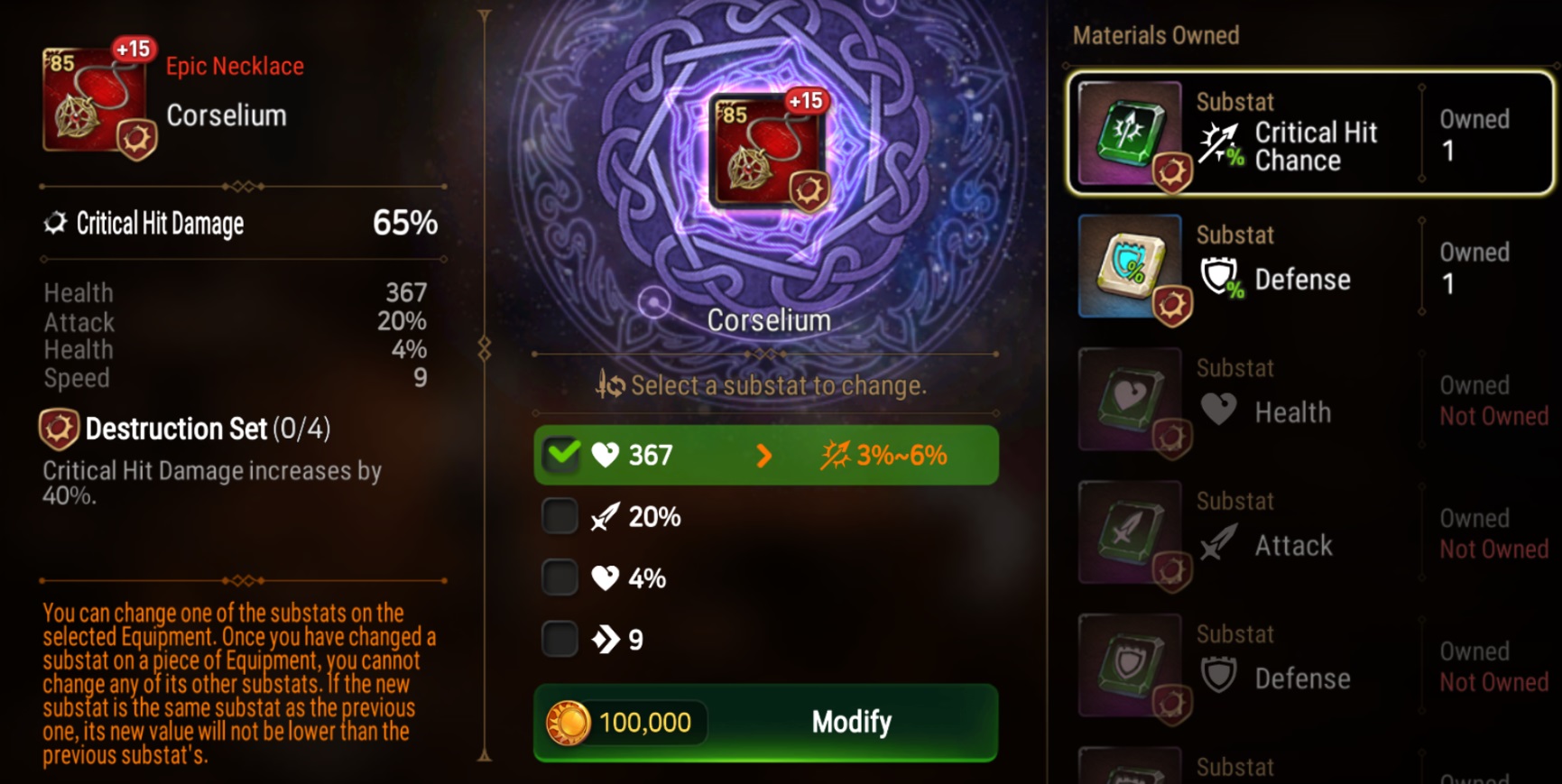The height and width of the screenshot is (784, 1562).
Task: Click the speed arrow icon beside the 9
Action: click(606, 638)
